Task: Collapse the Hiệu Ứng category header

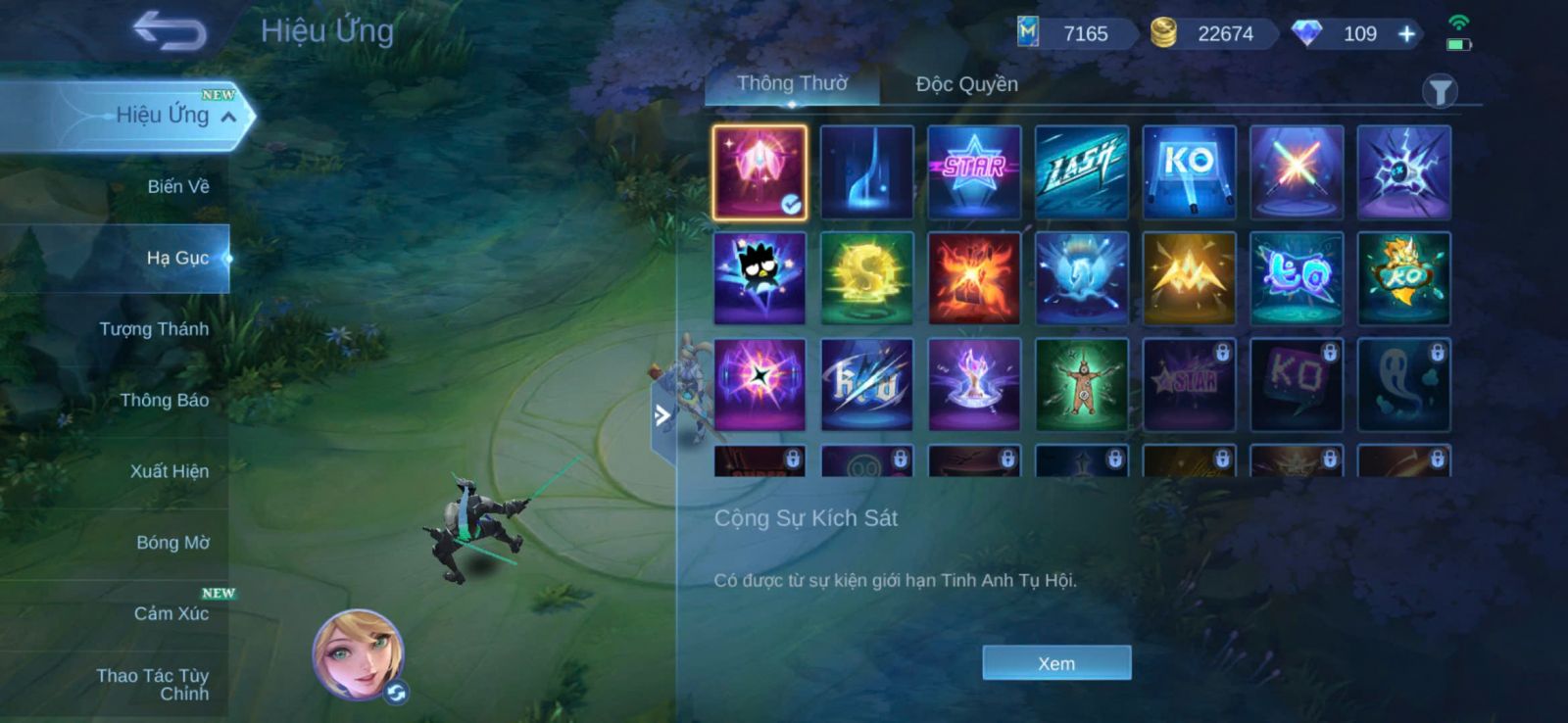Action: coord(228,117)
